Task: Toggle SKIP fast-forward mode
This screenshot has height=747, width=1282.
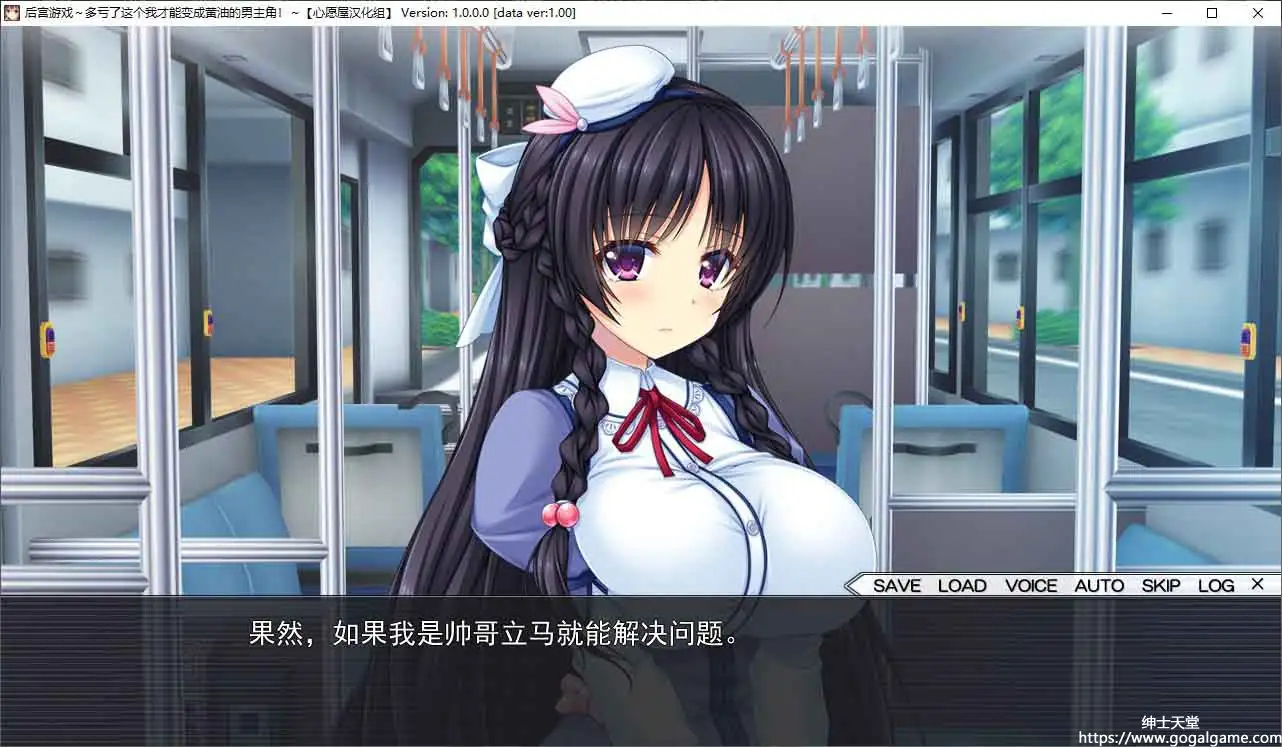Action: [1159, 586]
